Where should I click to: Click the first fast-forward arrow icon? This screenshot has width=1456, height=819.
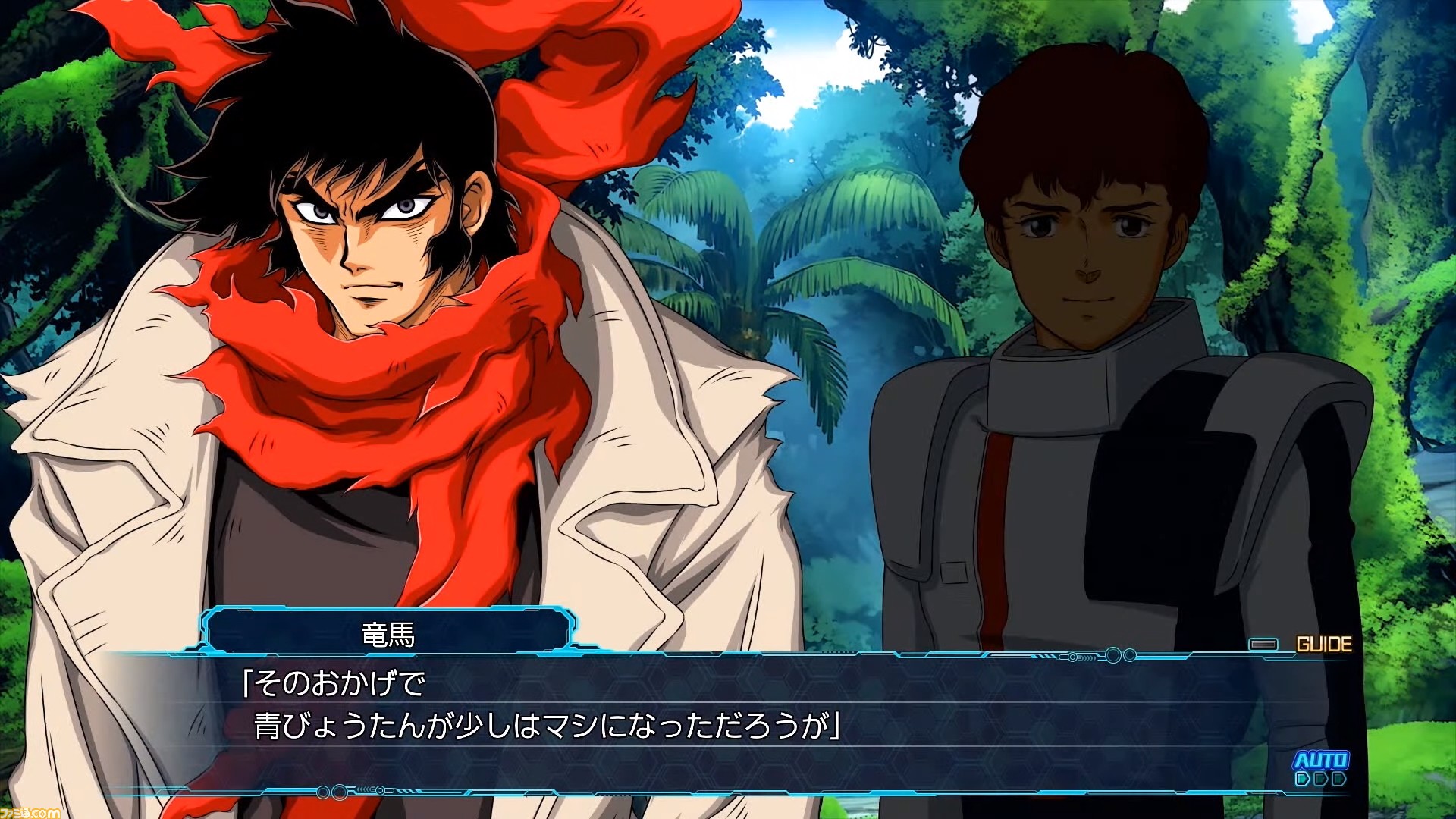[x=1303, y=780]
